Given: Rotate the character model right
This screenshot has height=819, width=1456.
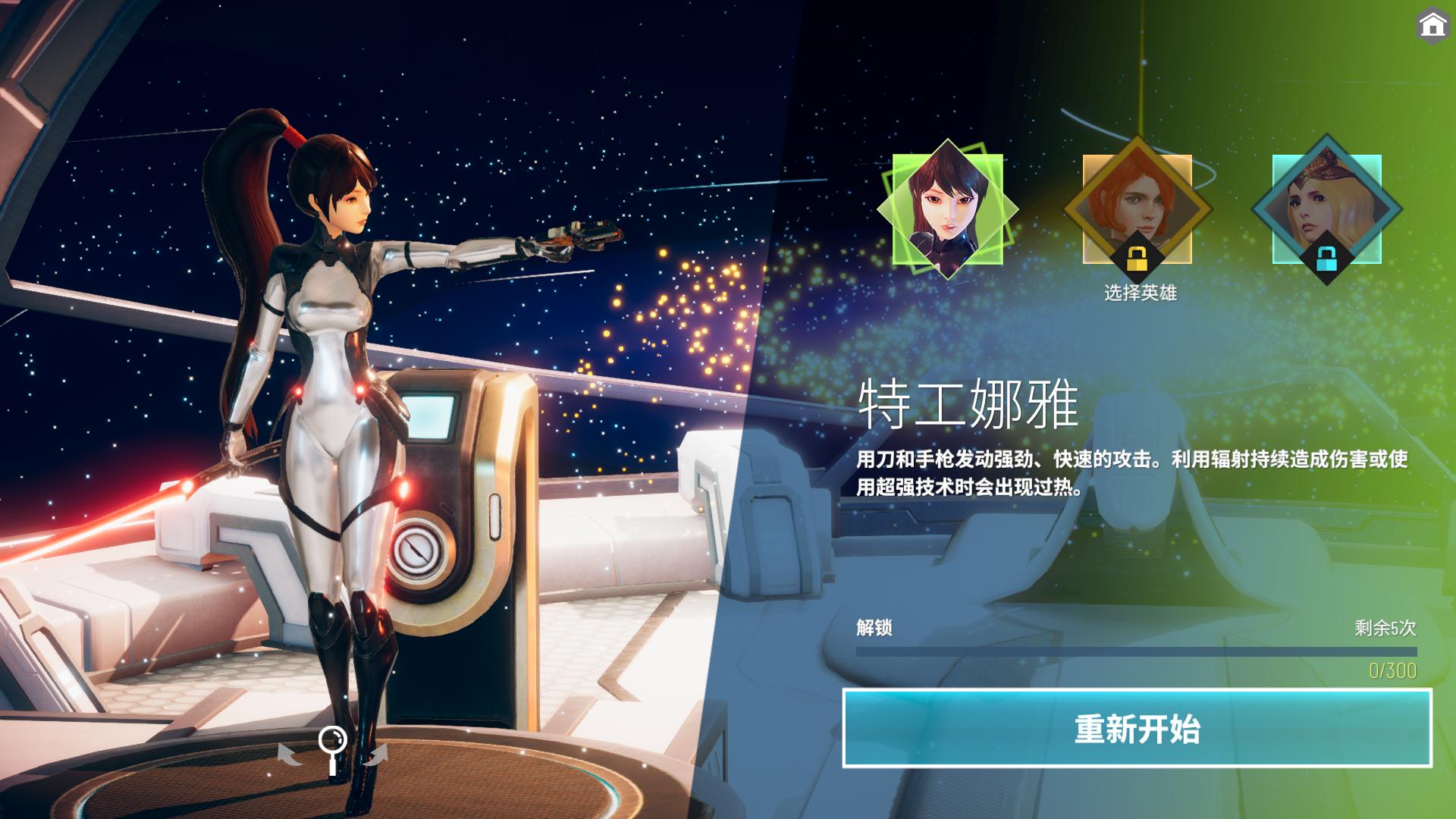Looking at the screenshot, I should tap(376, 754).
